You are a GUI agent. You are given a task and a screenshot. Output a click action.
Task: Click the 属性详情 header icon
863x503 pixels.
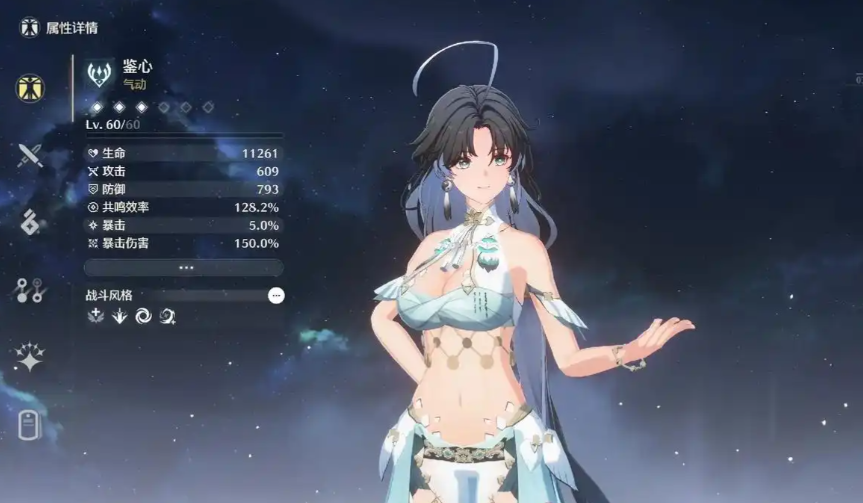(x=29, y=27)
